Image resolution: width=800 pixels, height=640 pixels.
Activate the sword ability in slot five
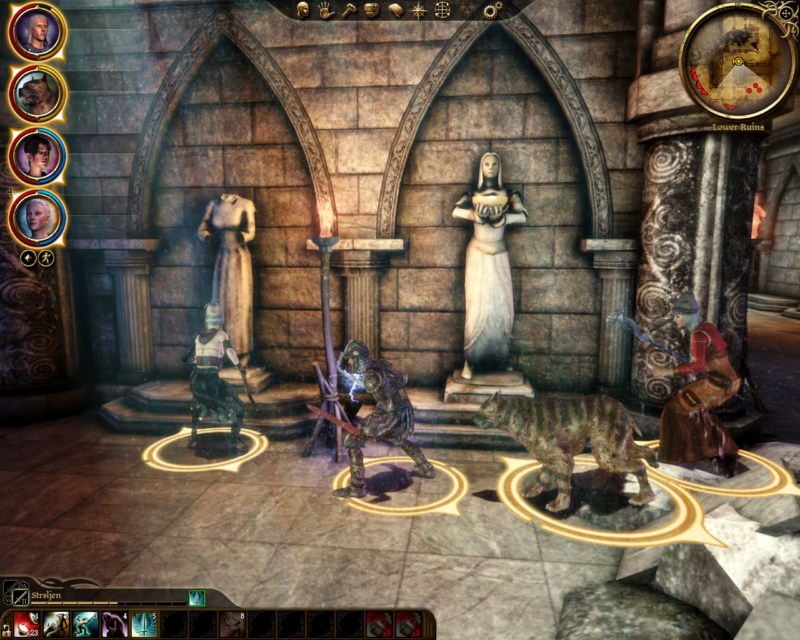[146, 624]
